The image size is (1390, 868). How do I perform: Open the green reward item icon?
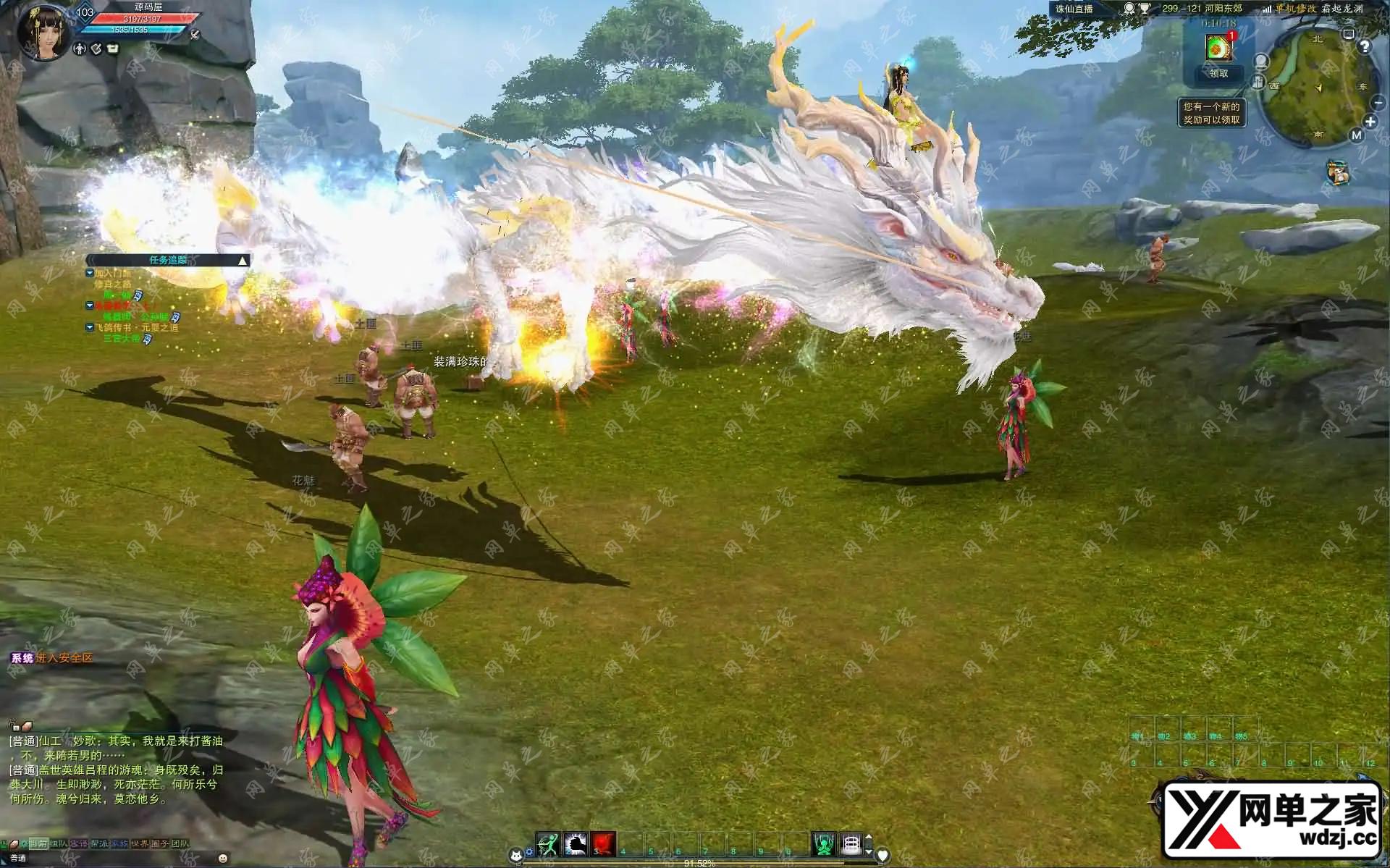(1218, 48)
